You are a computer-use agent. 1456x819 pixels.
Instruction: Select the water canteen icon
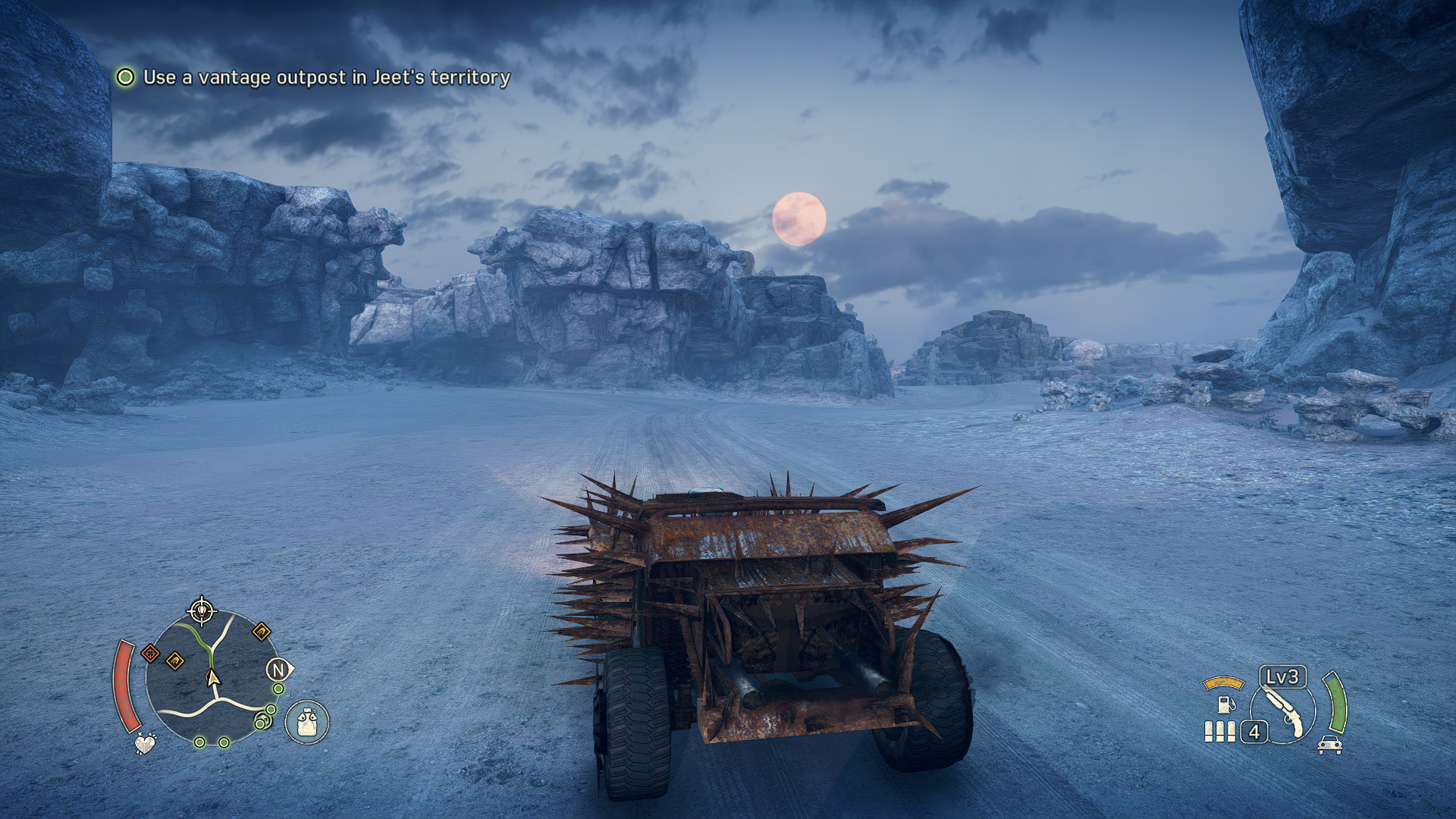coord(306,721)
